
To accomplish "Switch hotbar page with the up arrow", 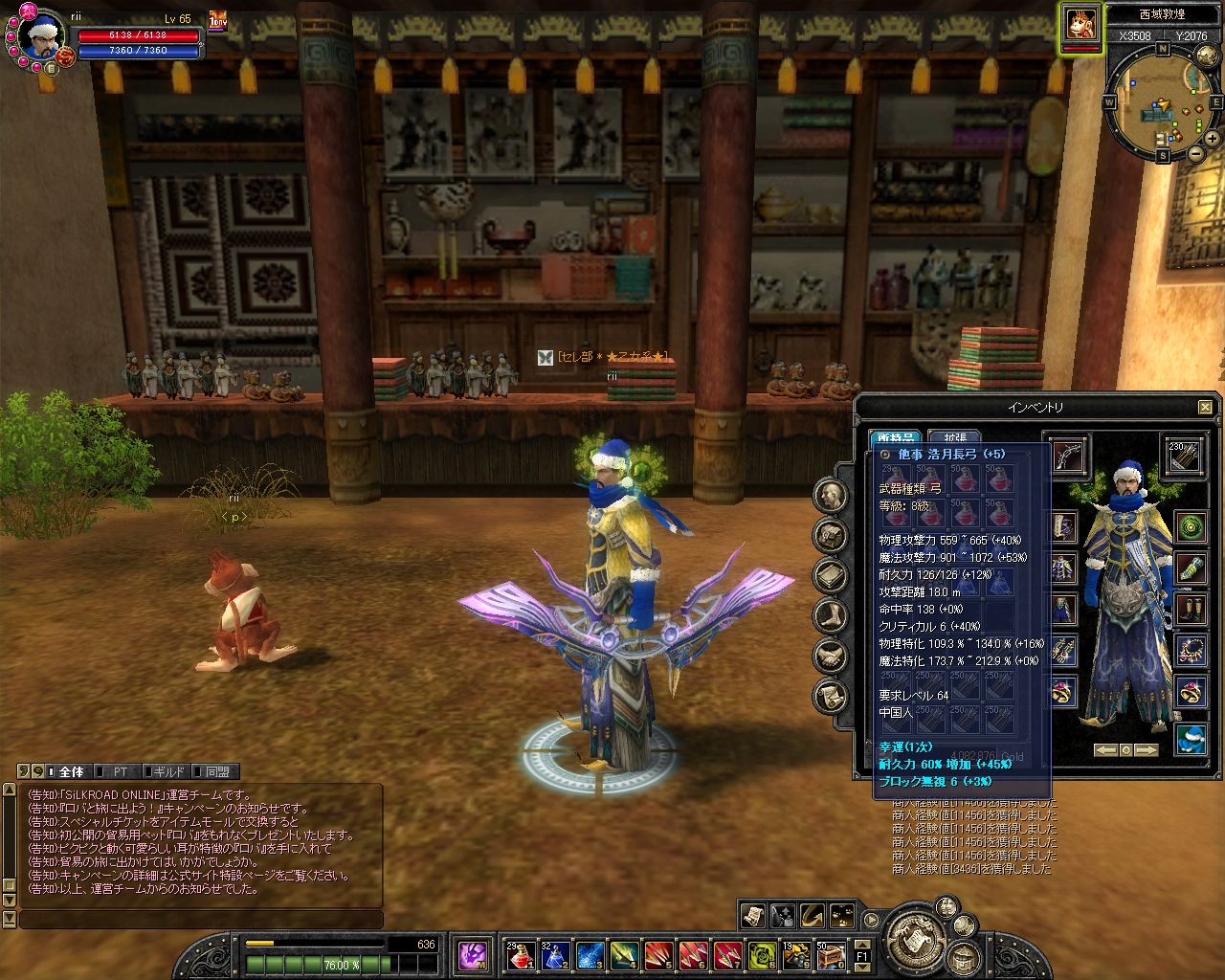I will (x=861, y=943).
